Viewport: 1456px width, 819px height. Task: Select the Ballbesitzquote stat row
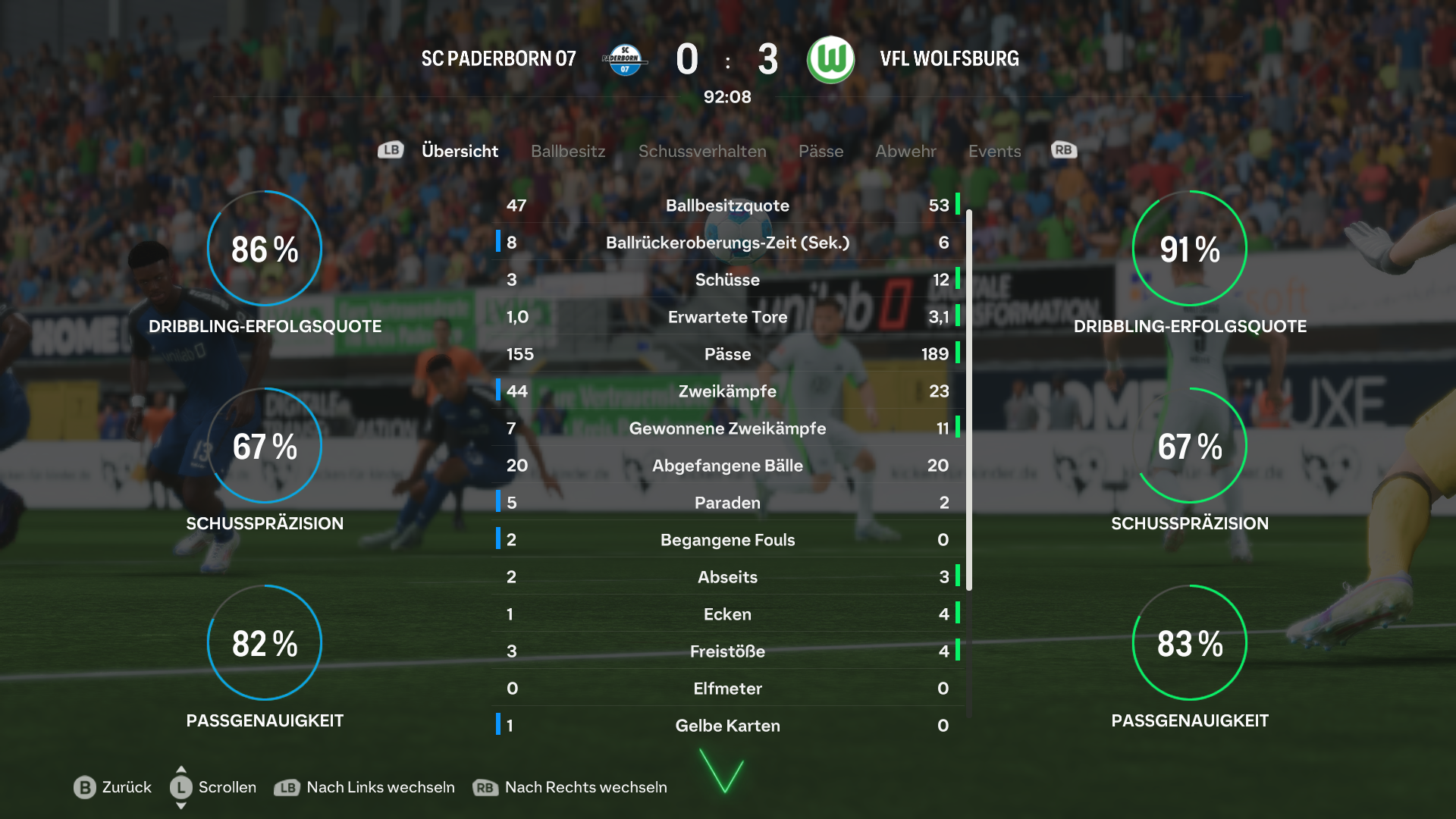tap(727, 206)
